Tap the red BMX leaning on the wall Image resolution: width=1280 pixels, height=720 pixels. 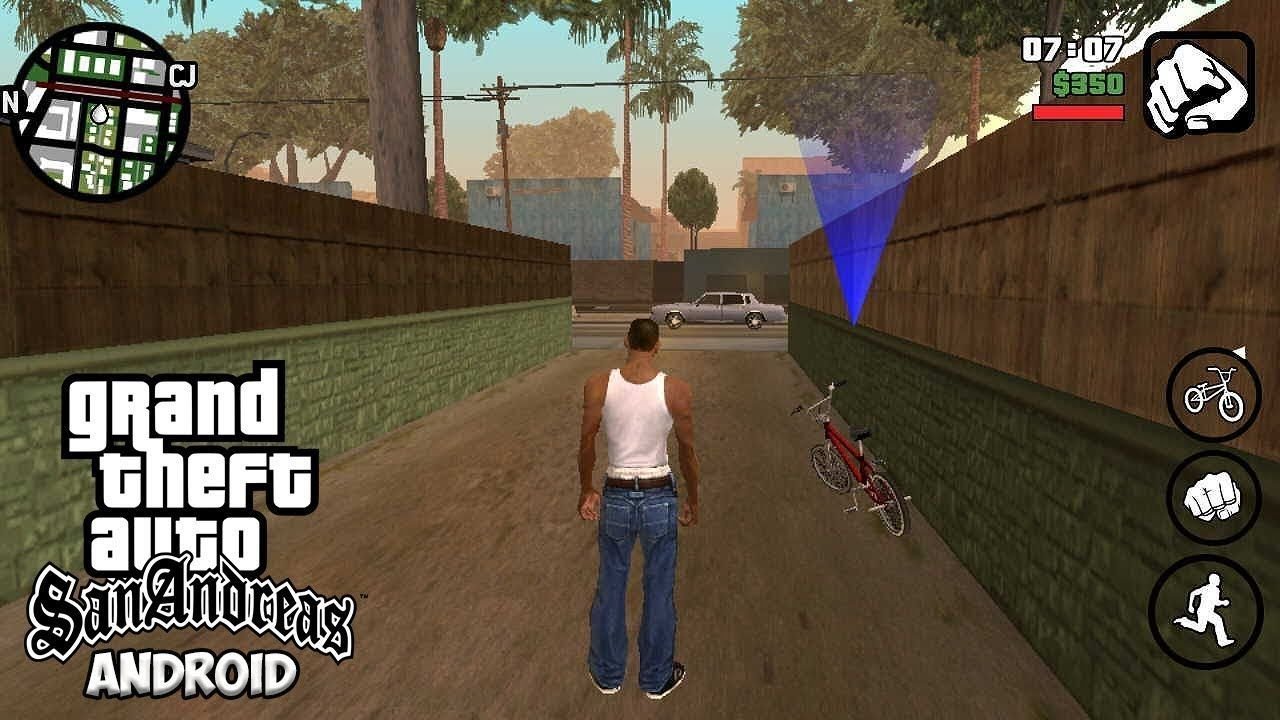point(855,460)
